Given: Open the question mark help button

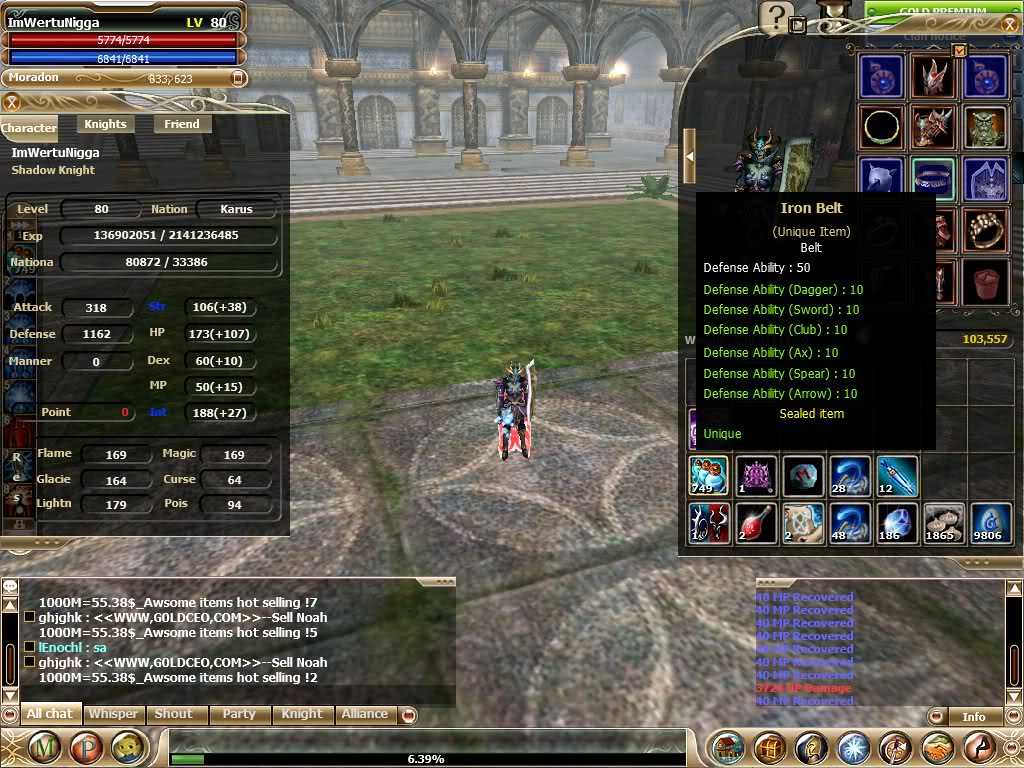Looking at the screenshot, I should click(x=774, y=17).
